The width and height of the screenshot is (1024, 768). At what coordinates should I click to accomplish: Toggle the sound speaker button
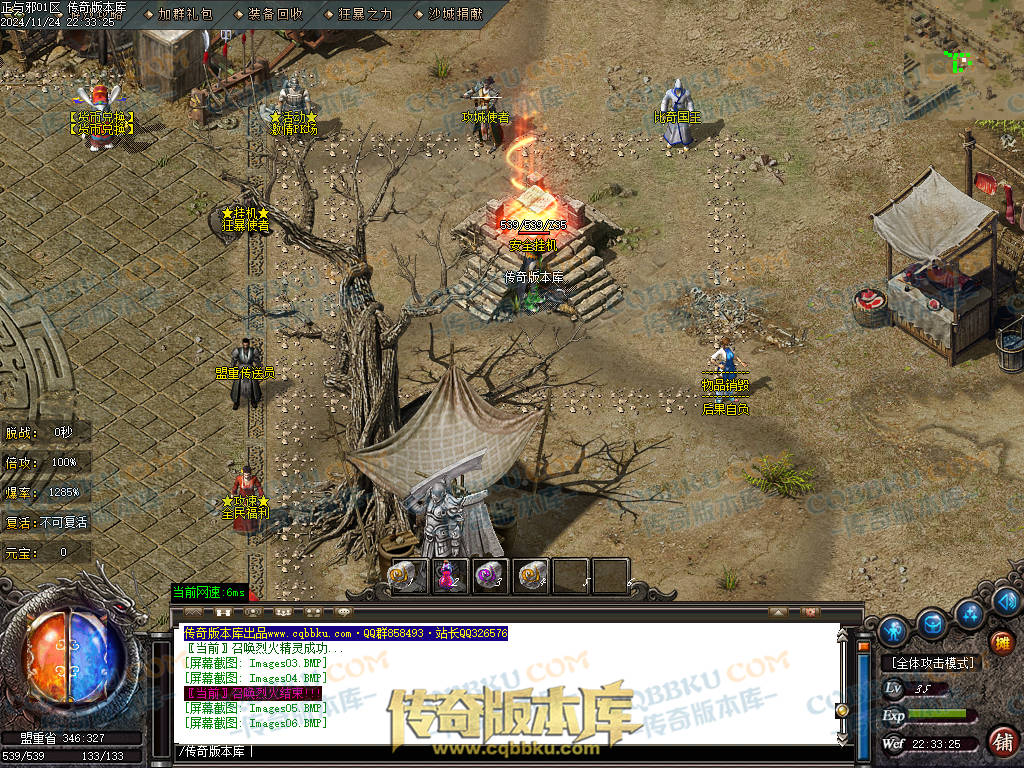click(1005, 601)
